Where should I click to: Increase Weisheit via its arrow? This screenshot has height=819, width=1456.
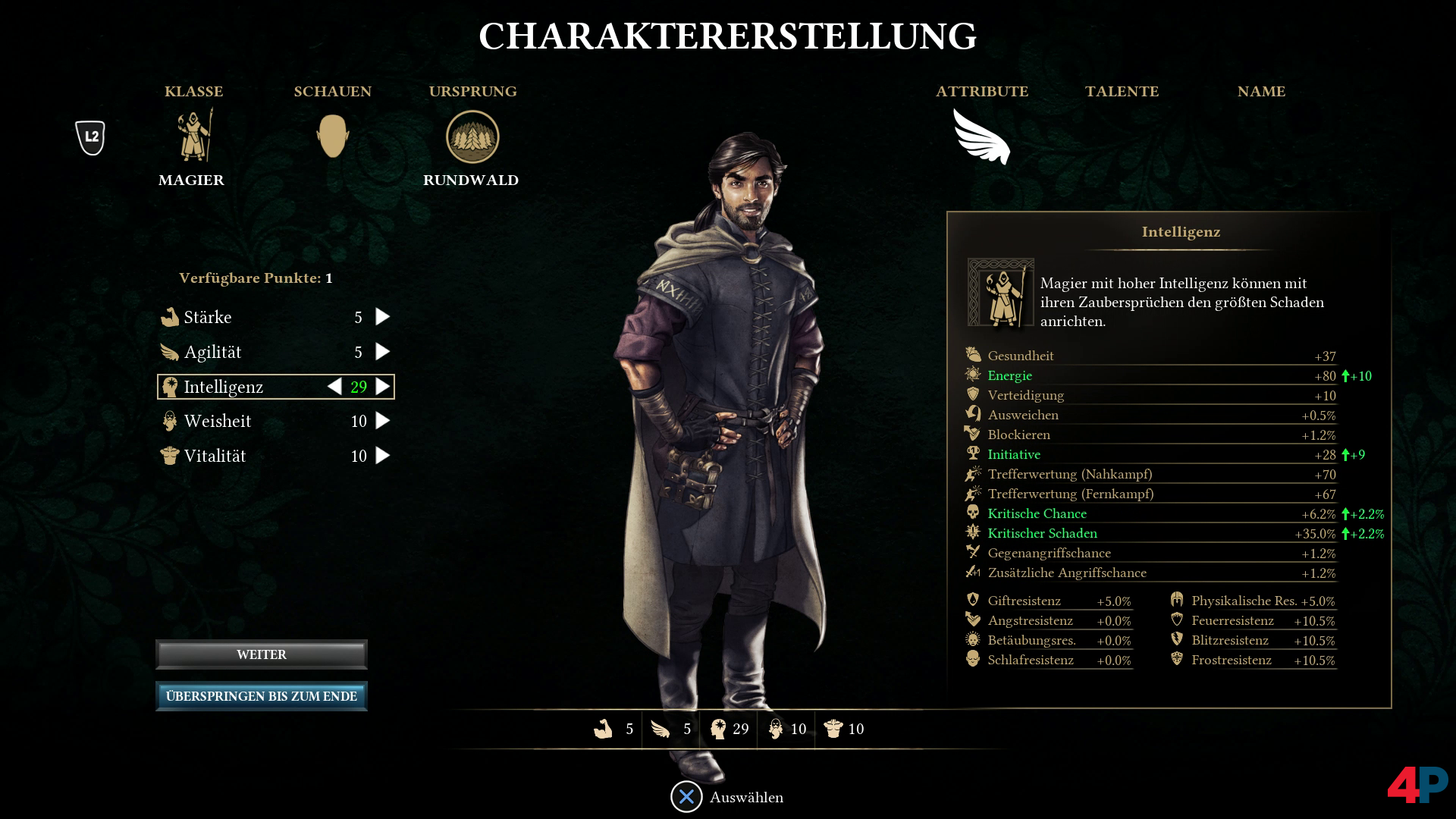[x=381, y=421]
